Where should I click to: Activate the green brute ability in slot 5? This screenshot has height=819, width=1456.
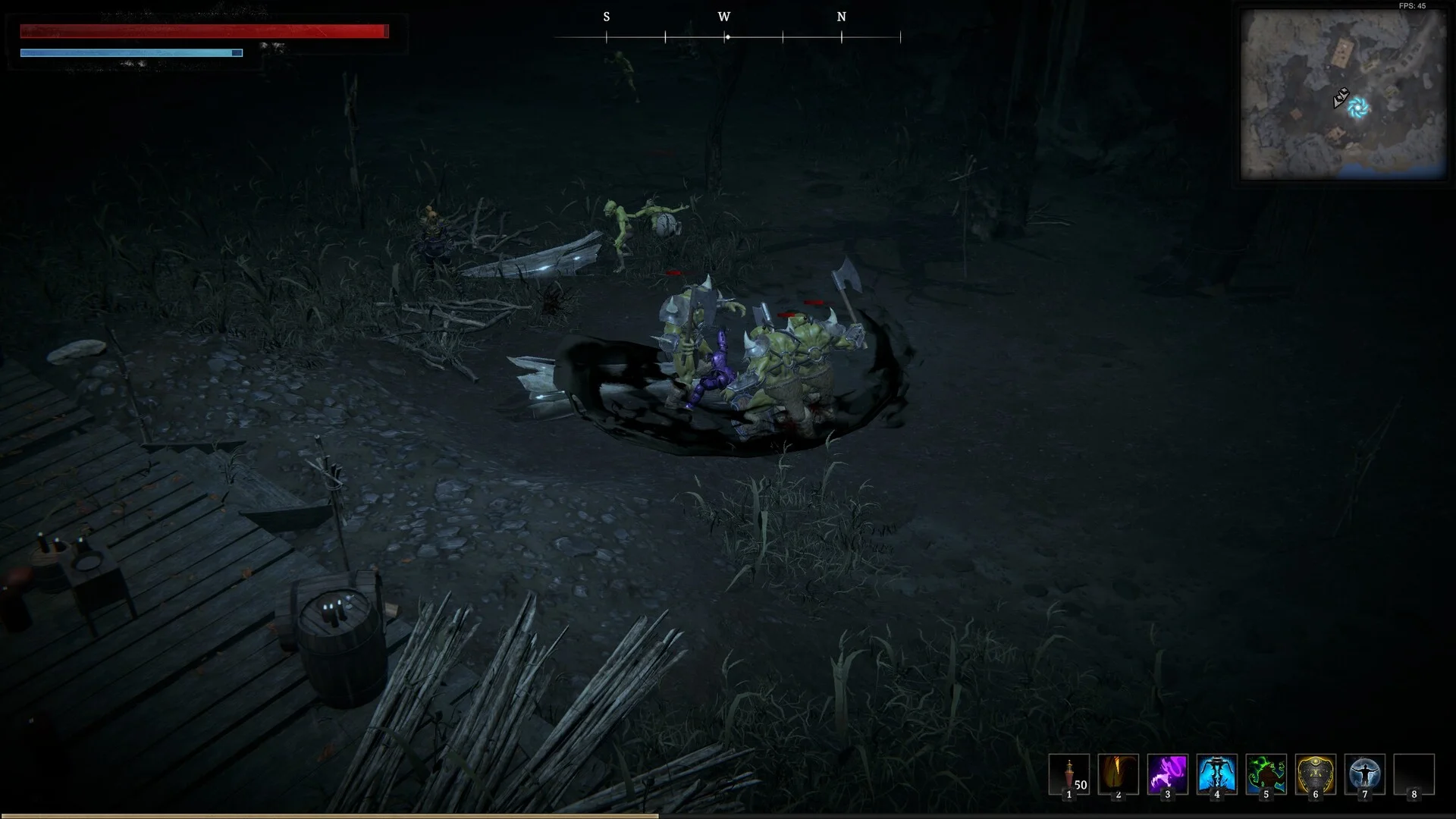(1266, 774)
